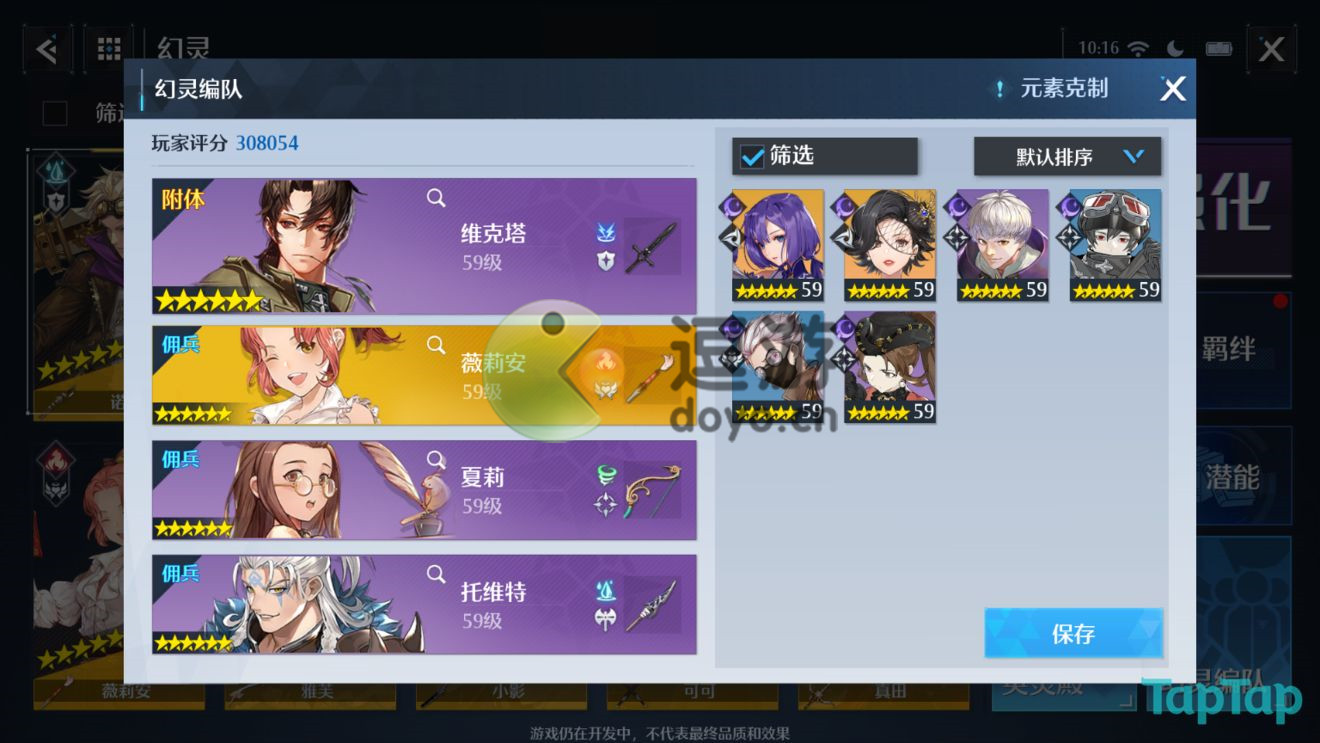Image resolution: width=1320 pixels, height=743 pixels.
Task: Click the magnifier icon on 维克塔's row
Action: pyautogui.click(x=436, y=198)
